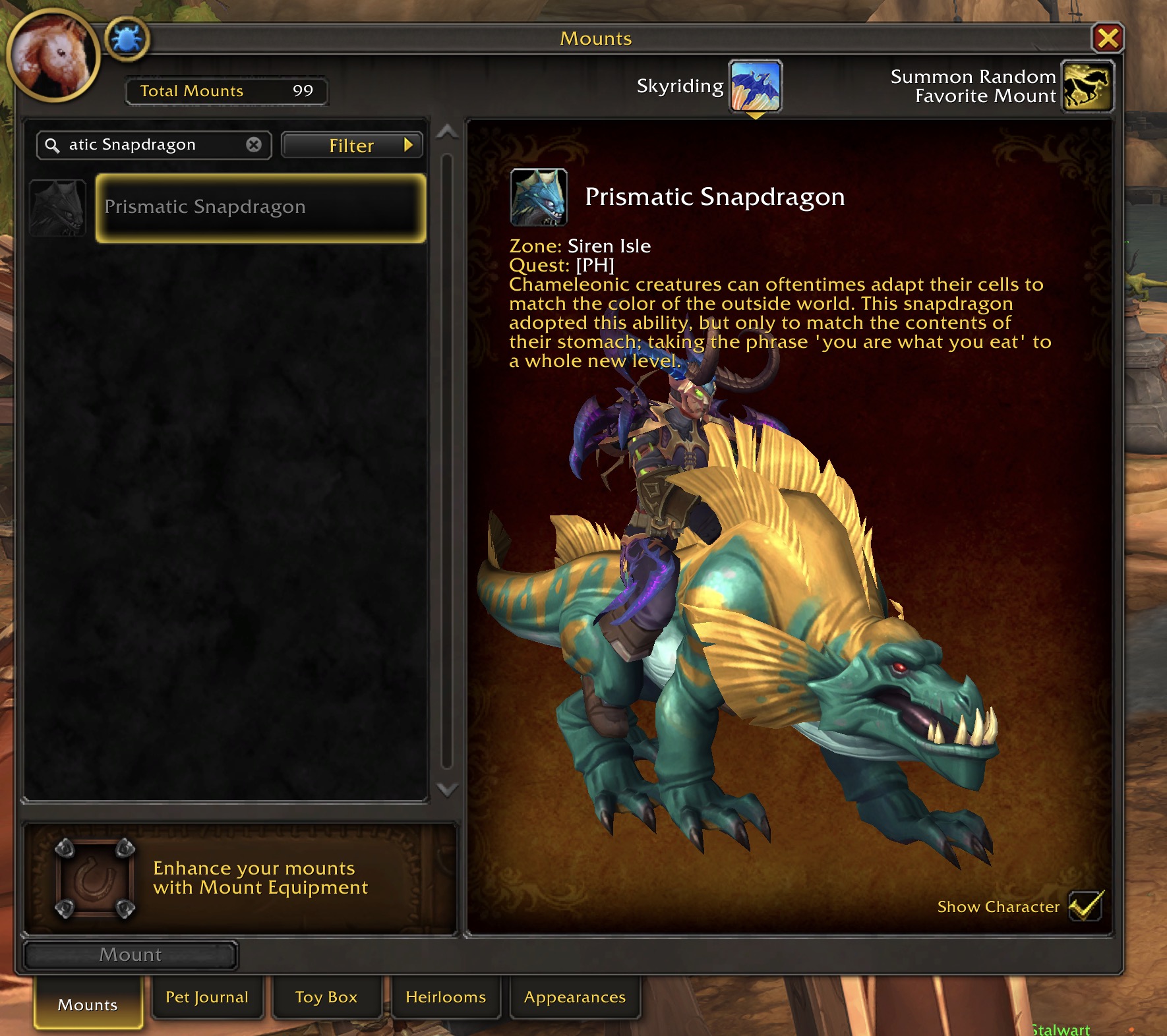Open the Filter dropdown
This screenshot has width=1167, height=1036.
pos(352,145)
